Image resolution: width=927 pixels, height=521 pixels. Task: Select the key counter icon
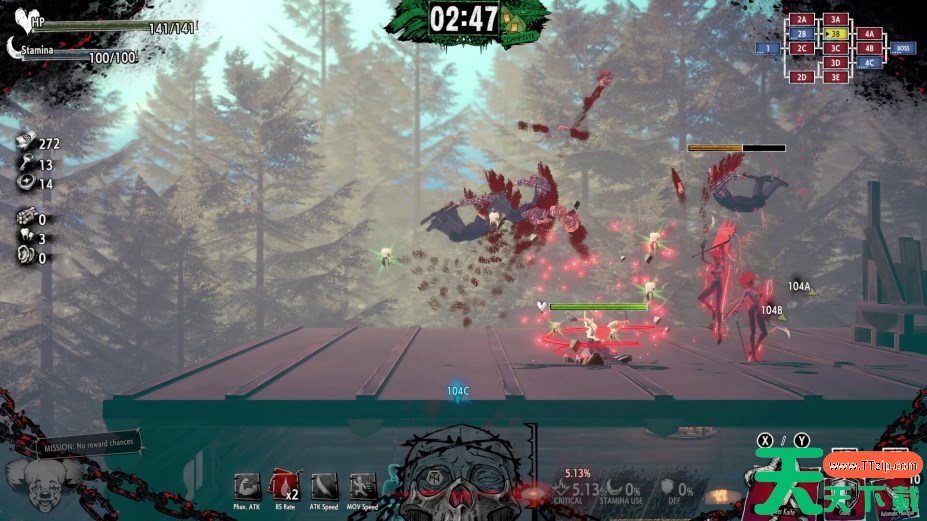26,164
